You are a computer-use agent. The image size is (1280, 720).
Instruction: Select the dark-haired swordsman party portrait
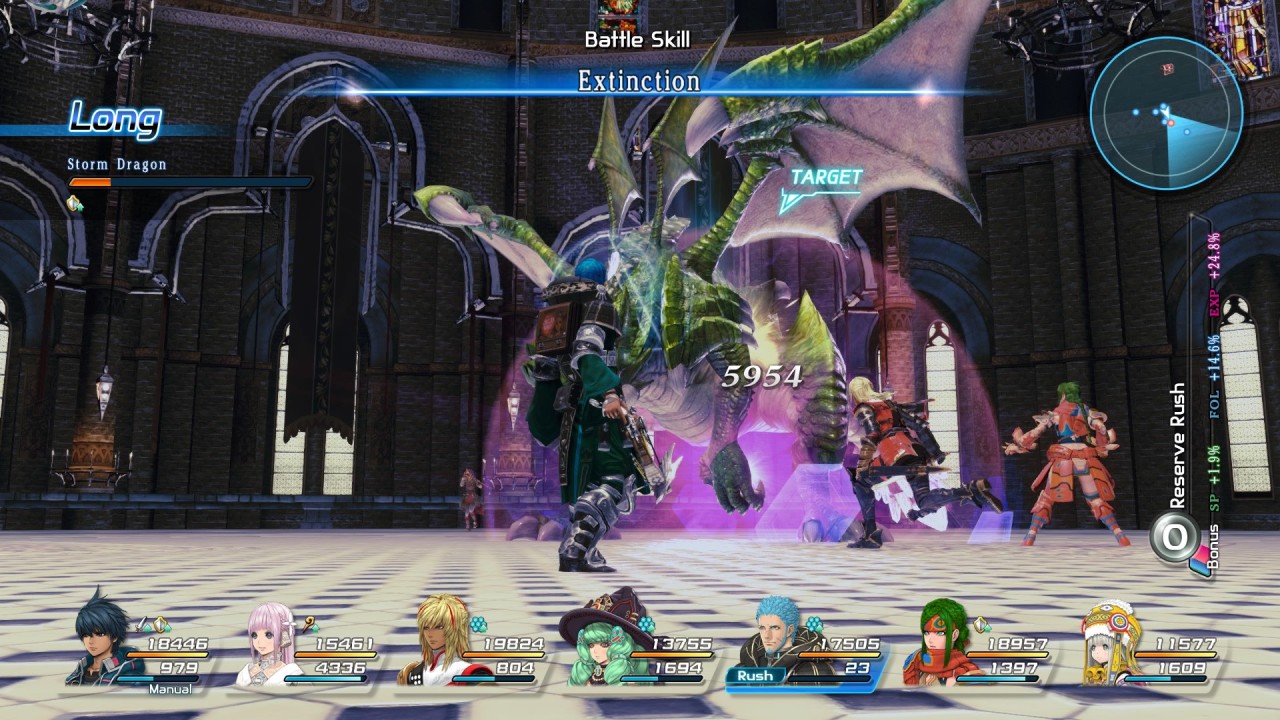[102, 640]
